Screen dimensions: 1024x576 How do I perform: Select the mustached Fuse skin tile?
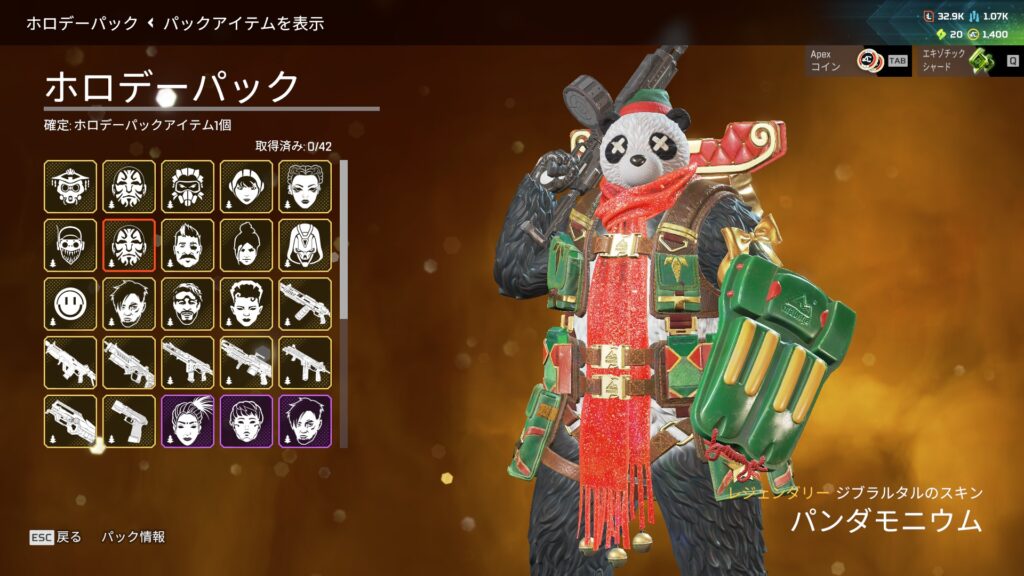tap(188, 246)
